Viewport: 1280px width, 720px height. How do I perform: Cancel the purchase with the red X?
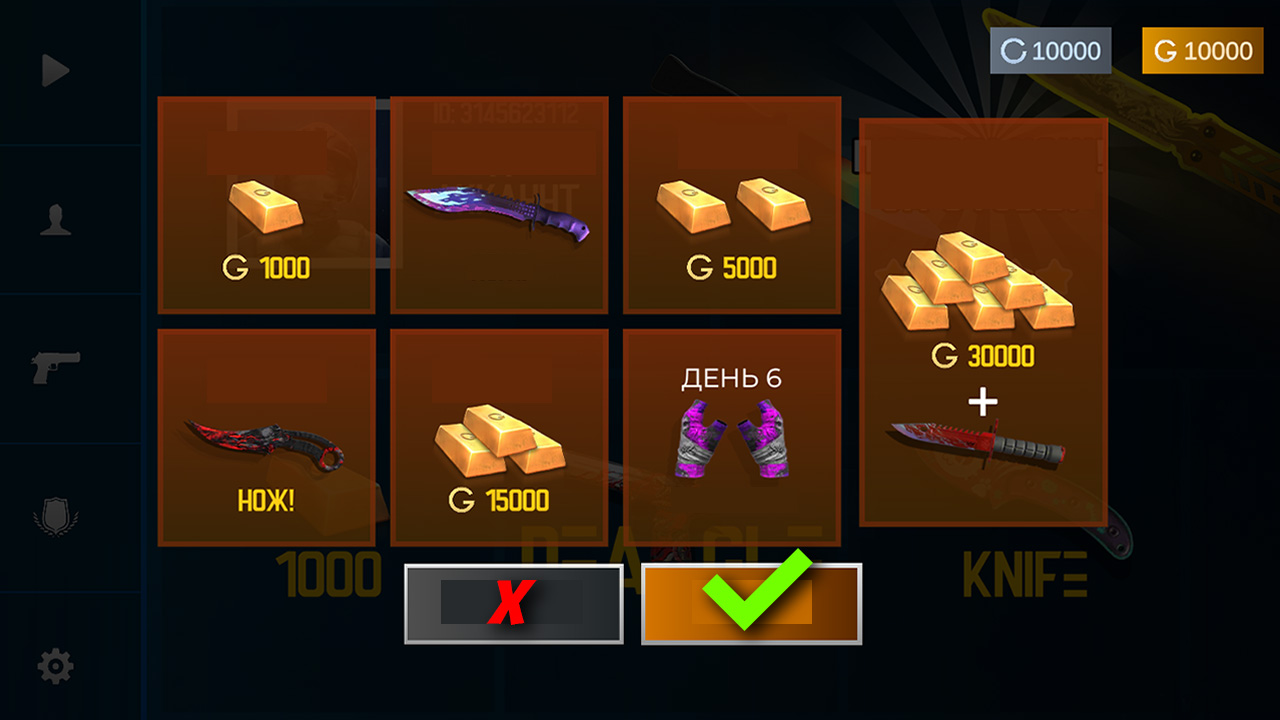(x=513, y=604)
